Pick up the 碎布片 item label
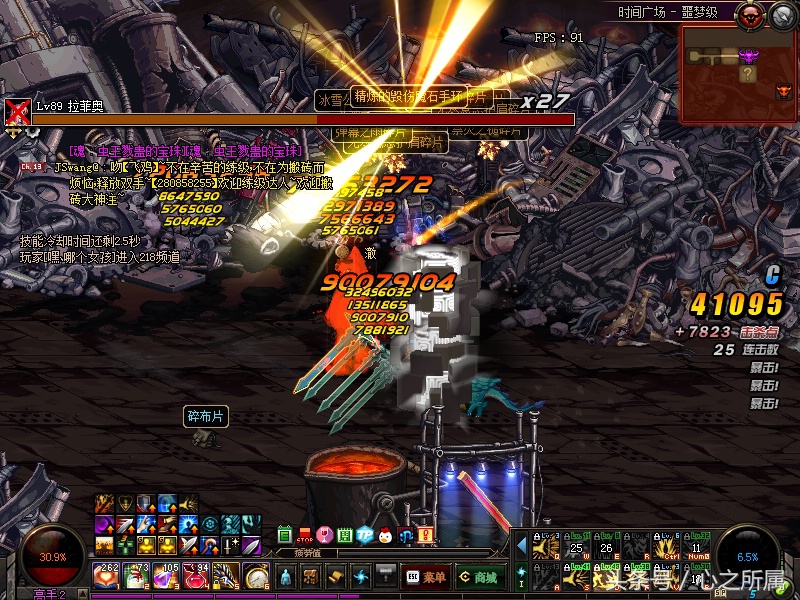This screenshot has height=600, width=800. tap(206, 416)
